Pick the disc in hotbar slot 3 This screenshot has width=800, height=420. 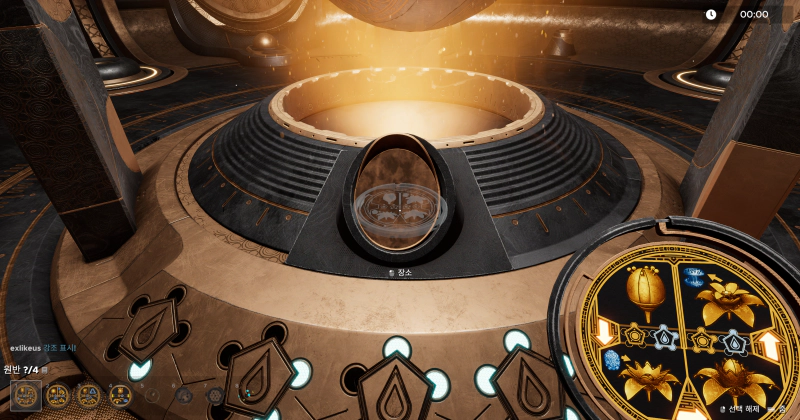89,395
